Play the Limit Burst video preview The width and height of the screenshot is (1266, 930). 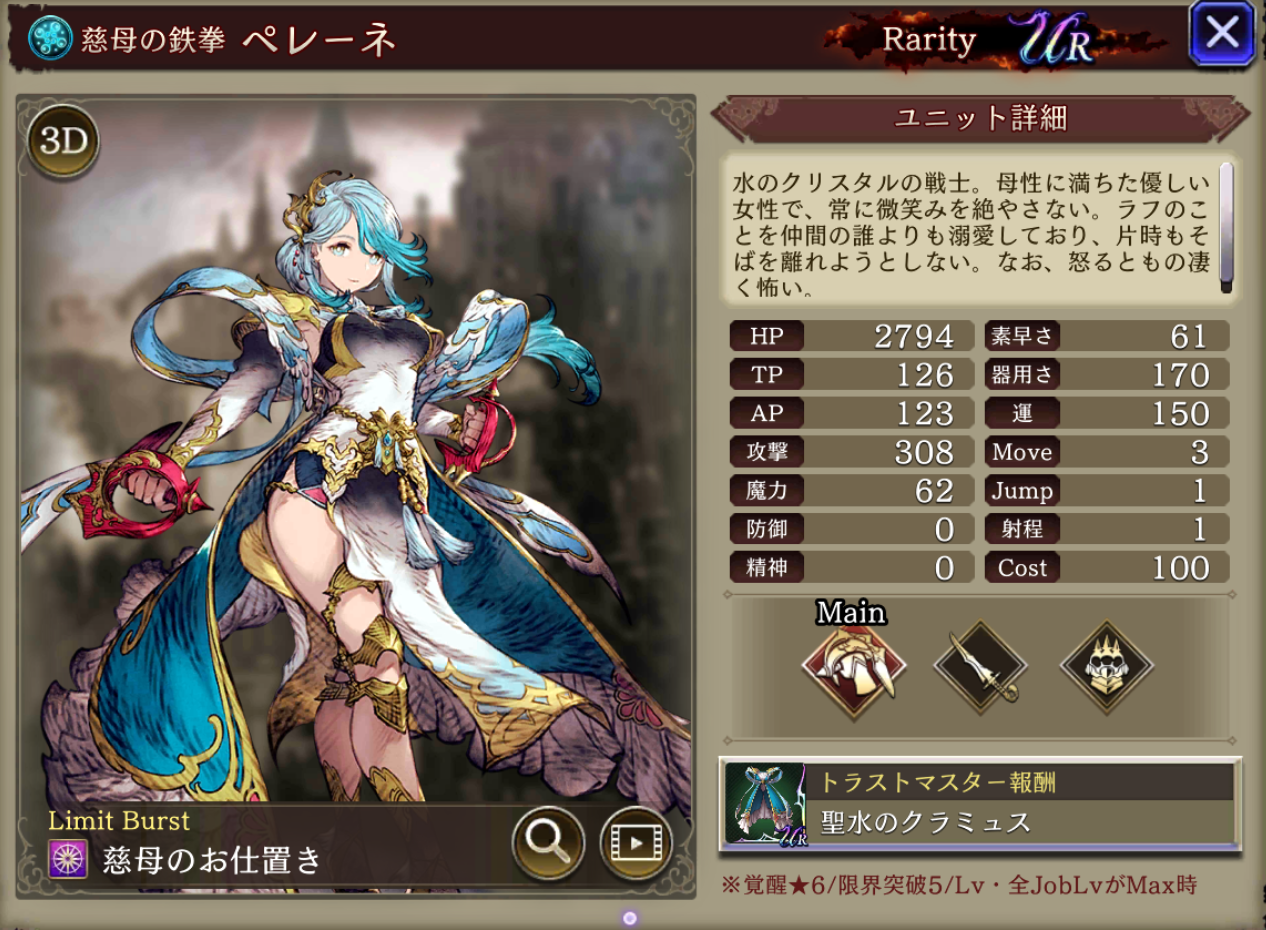pyautogui.click(x=635, y=842)
